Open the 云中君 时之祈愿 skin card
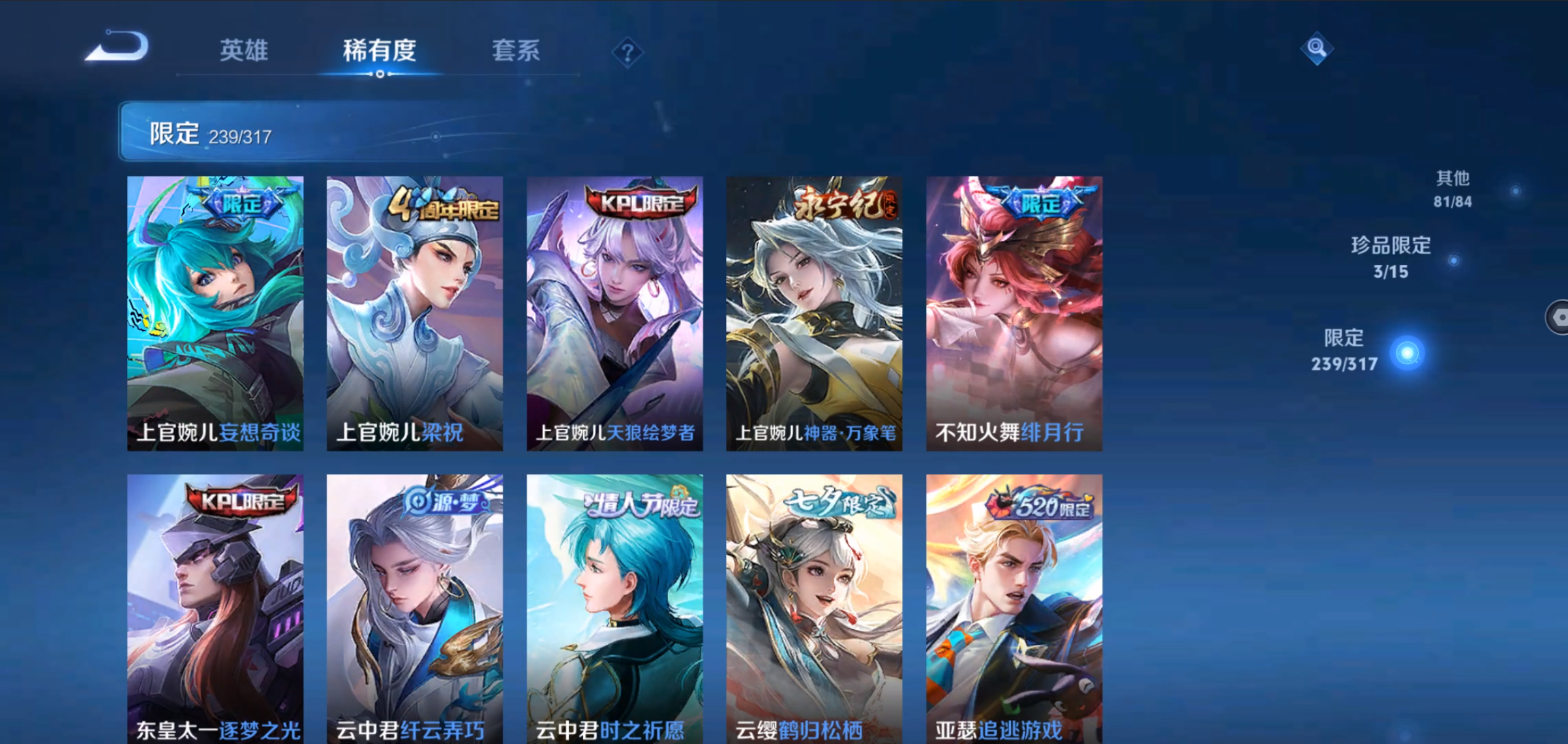This screenshot has width=1568, height=744. click(x=615, y=608)
